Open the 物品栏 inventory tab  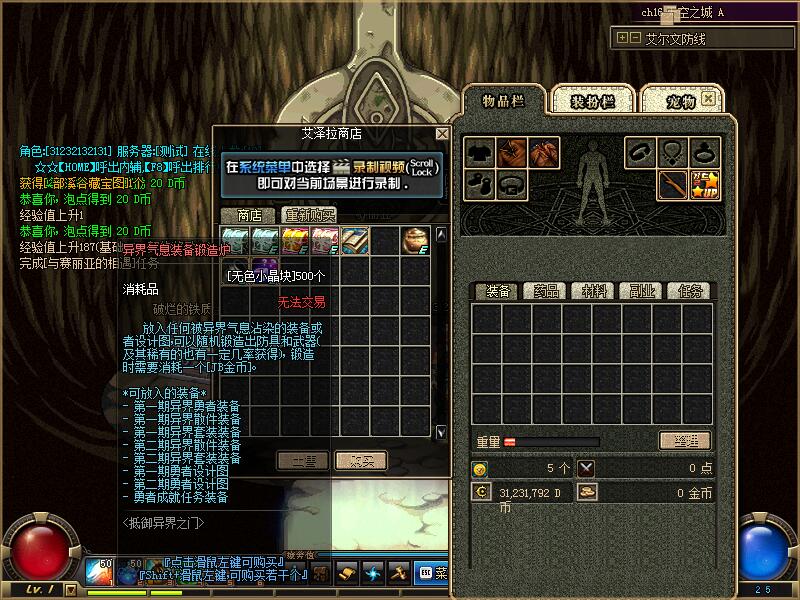[x=503, y=101]
